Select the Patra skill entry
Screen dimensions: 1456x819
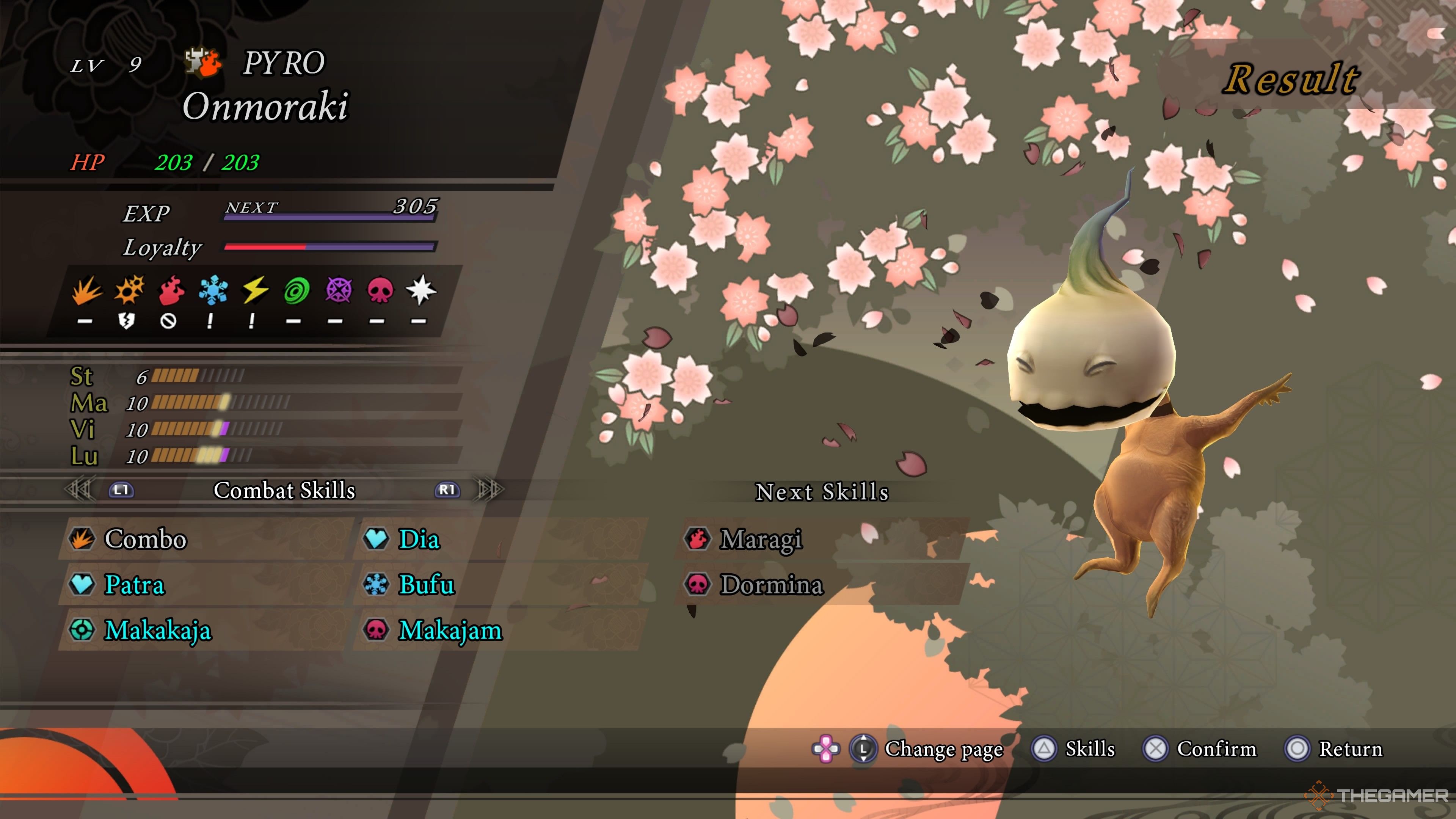(135, 585)
